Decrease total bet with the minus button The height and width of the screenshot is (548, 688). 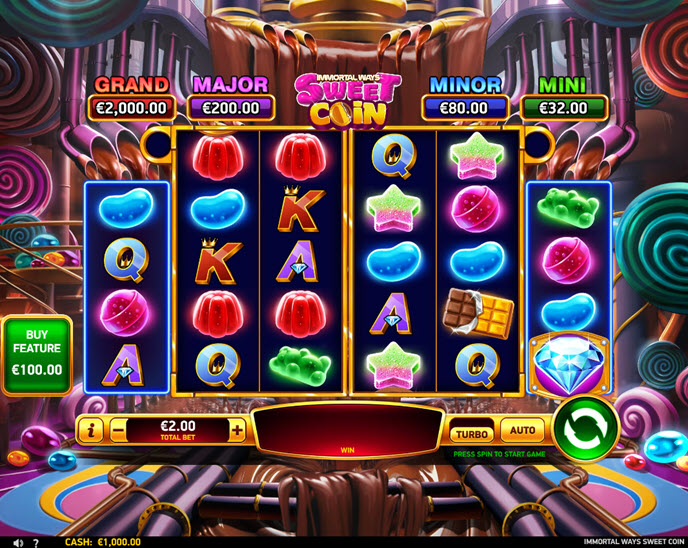coord(119,431)
